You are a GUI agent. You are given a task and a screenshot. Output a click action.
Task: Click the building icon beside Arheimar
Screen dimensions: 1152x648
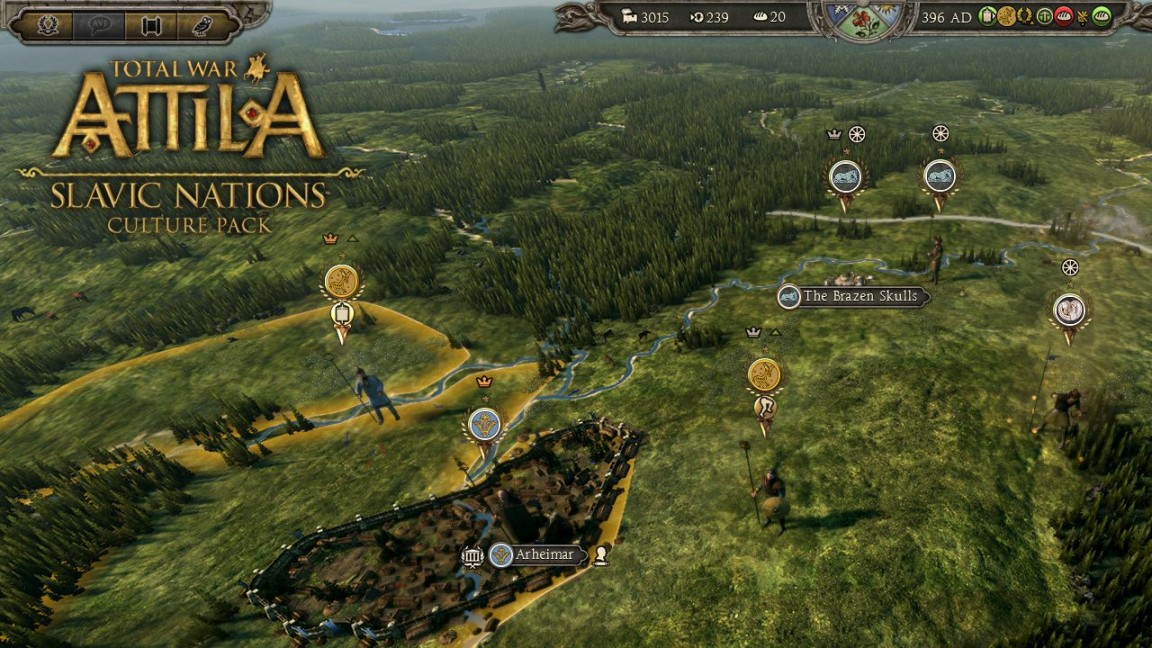pos(473,555)
